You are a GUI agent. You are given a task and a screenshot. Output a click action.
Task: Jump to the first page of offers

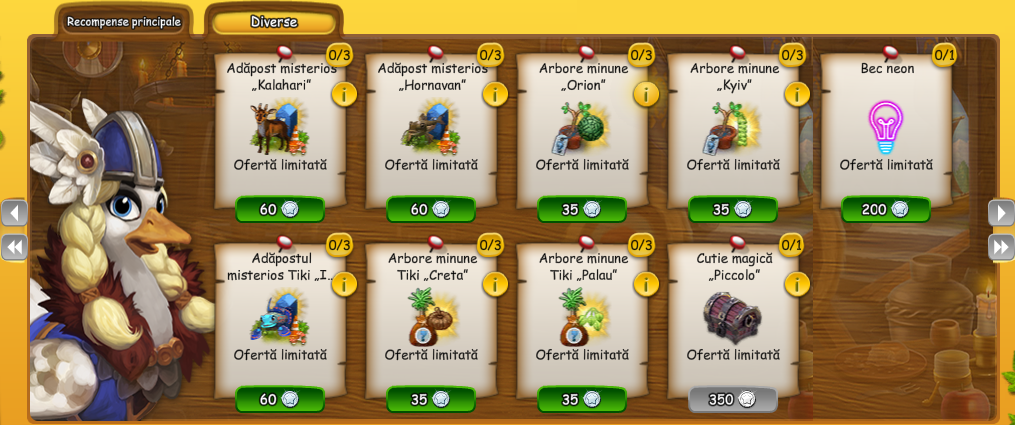click(14, 246)
